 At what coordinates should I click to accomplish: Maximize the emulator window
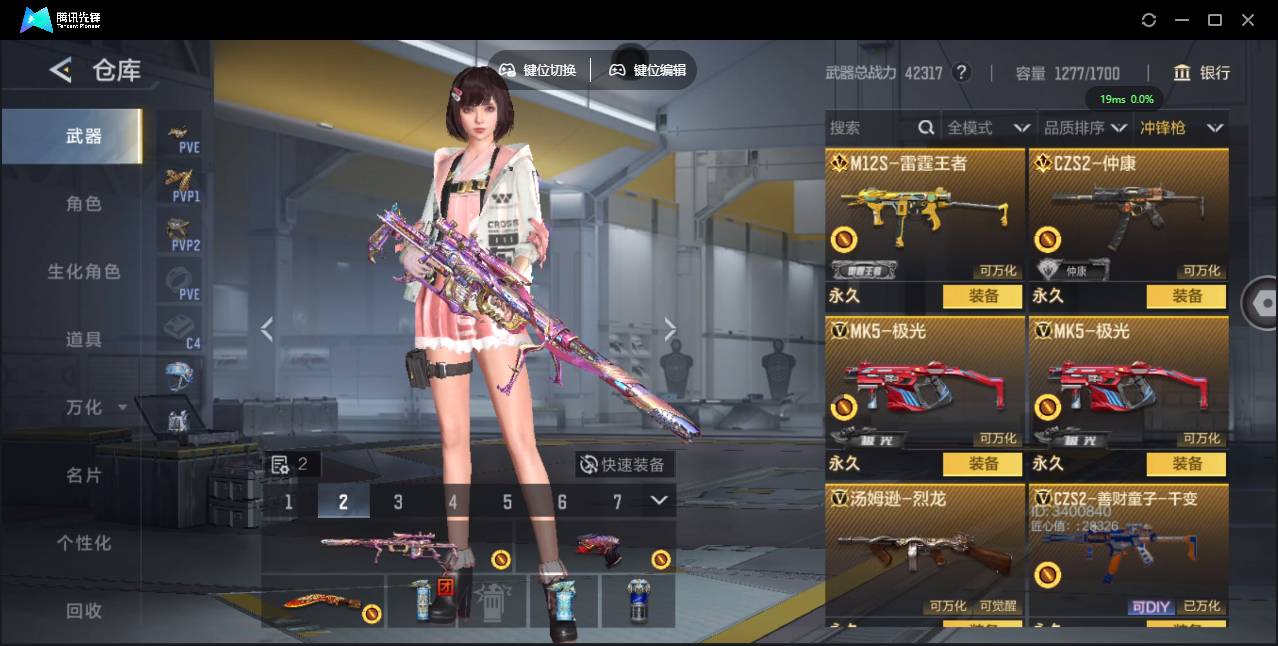pos(1215,20)
